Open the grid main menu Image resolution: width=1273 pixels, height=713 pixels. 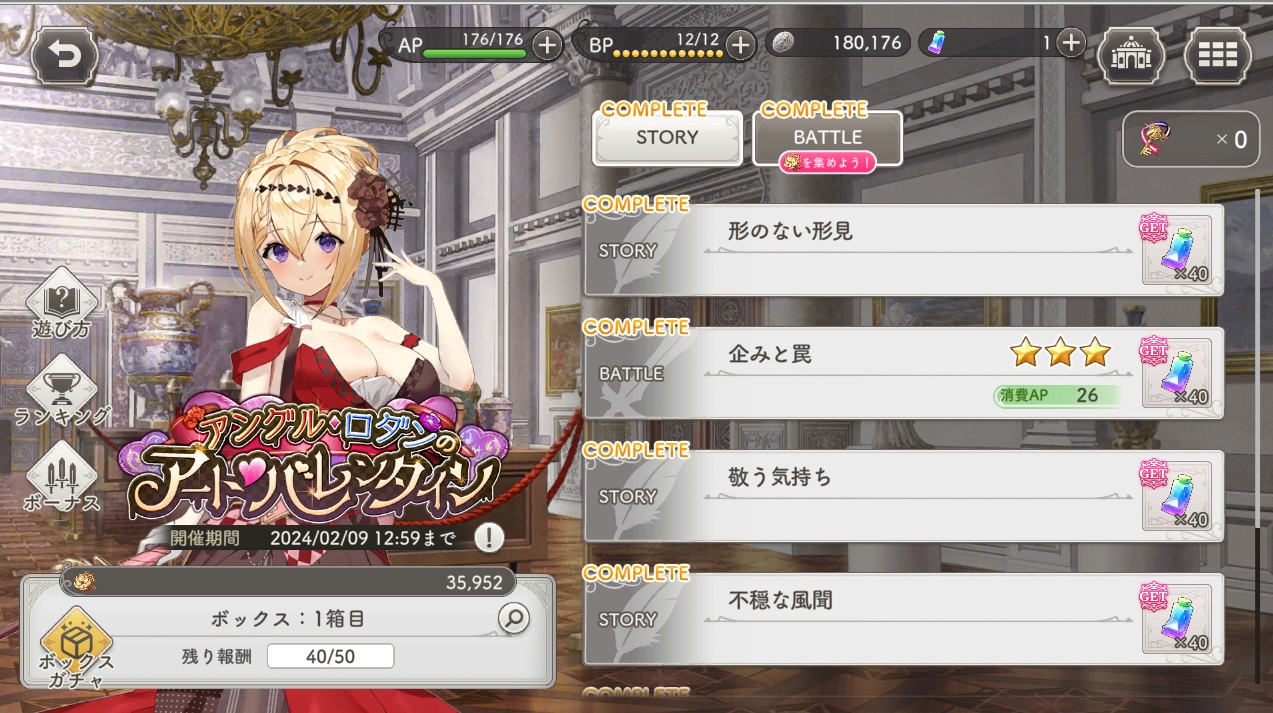1217,55
